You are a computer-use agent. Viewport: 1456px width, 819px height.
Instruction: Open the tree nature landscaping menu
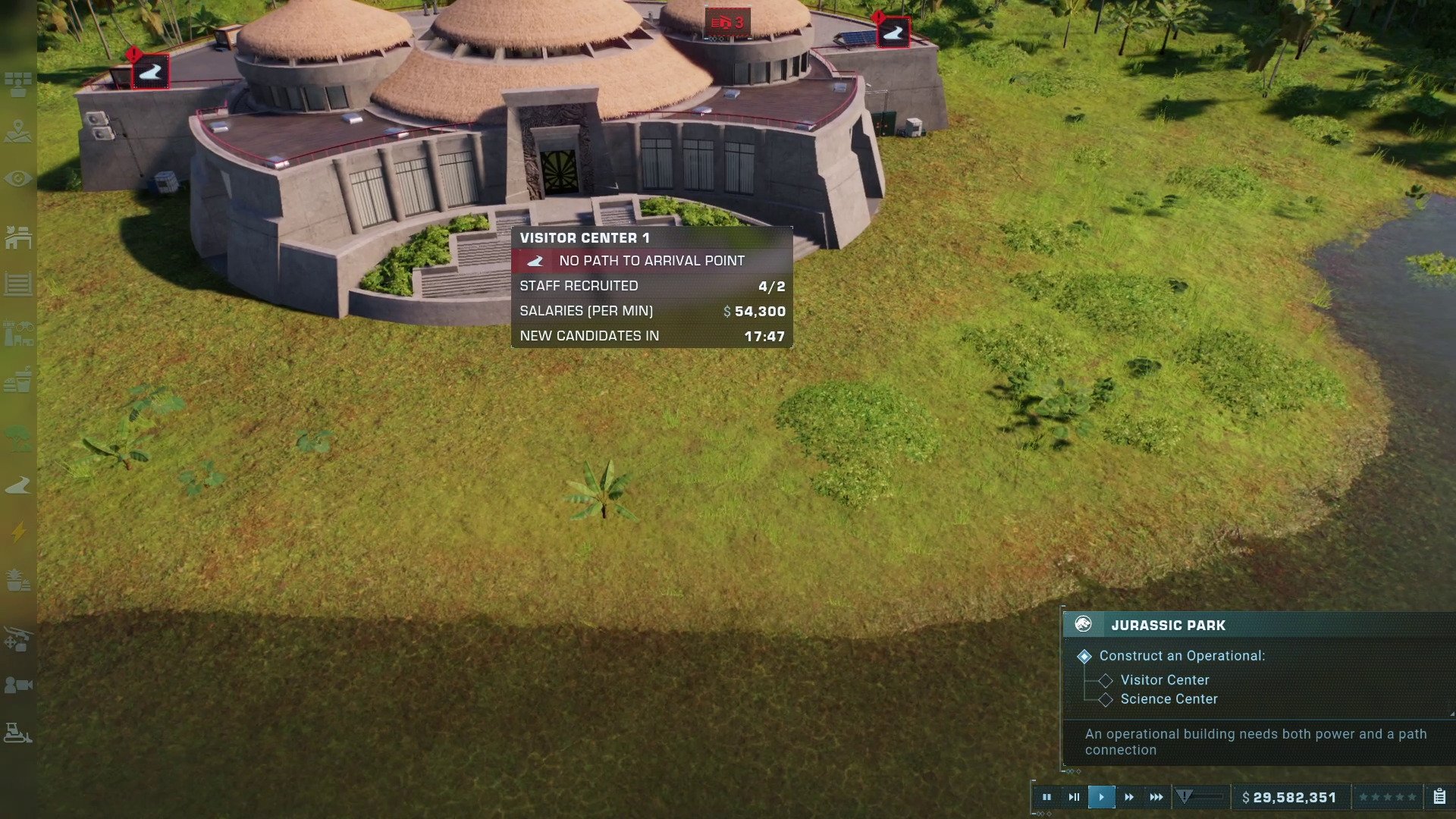point(18,438)
